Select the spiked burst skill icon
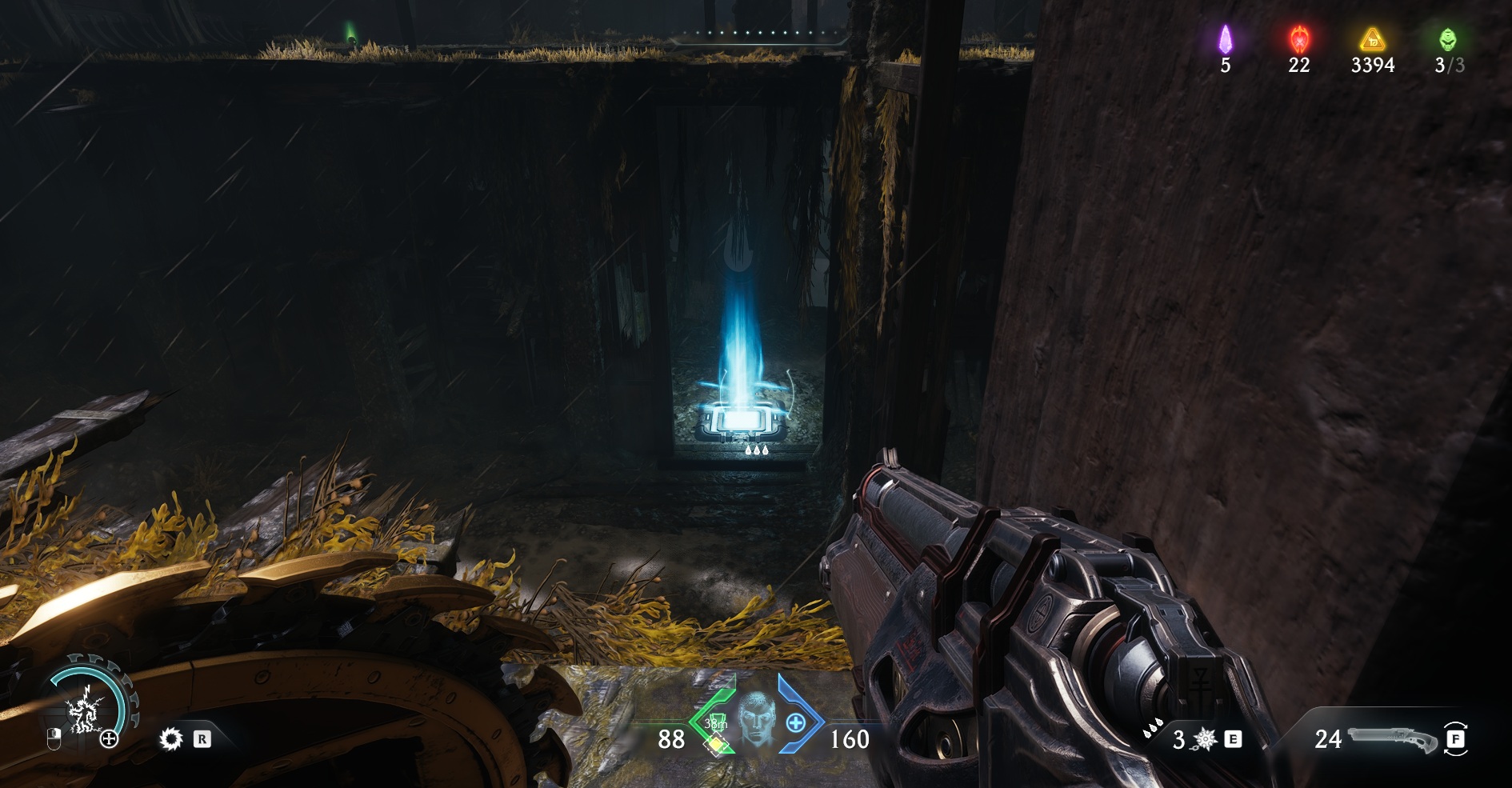Screen dimensions: 1512x788 tap(170, 738)
